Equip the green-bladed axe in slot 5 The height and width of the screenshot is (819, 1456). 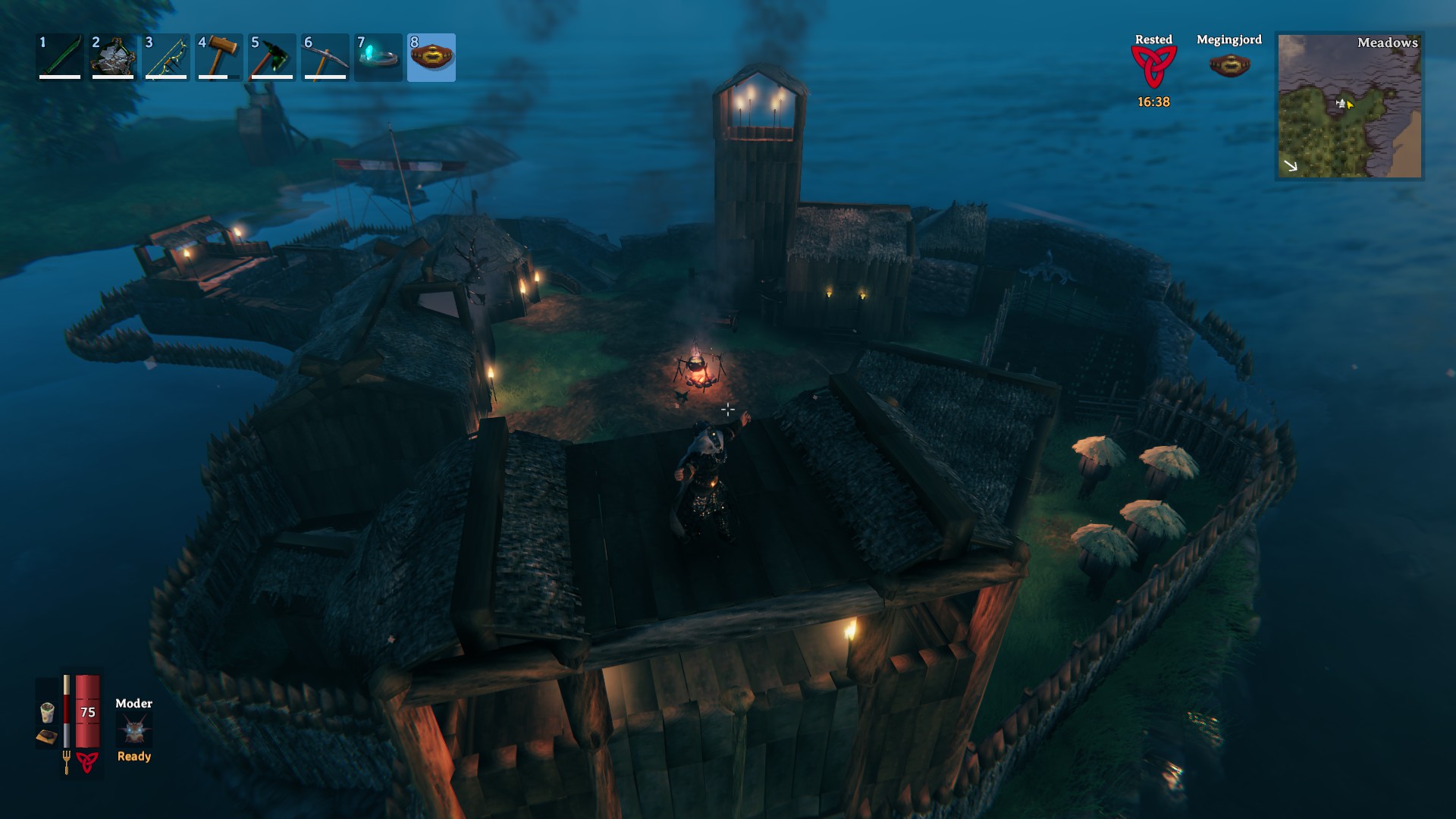pyautogui.click(x=272, y=57)
